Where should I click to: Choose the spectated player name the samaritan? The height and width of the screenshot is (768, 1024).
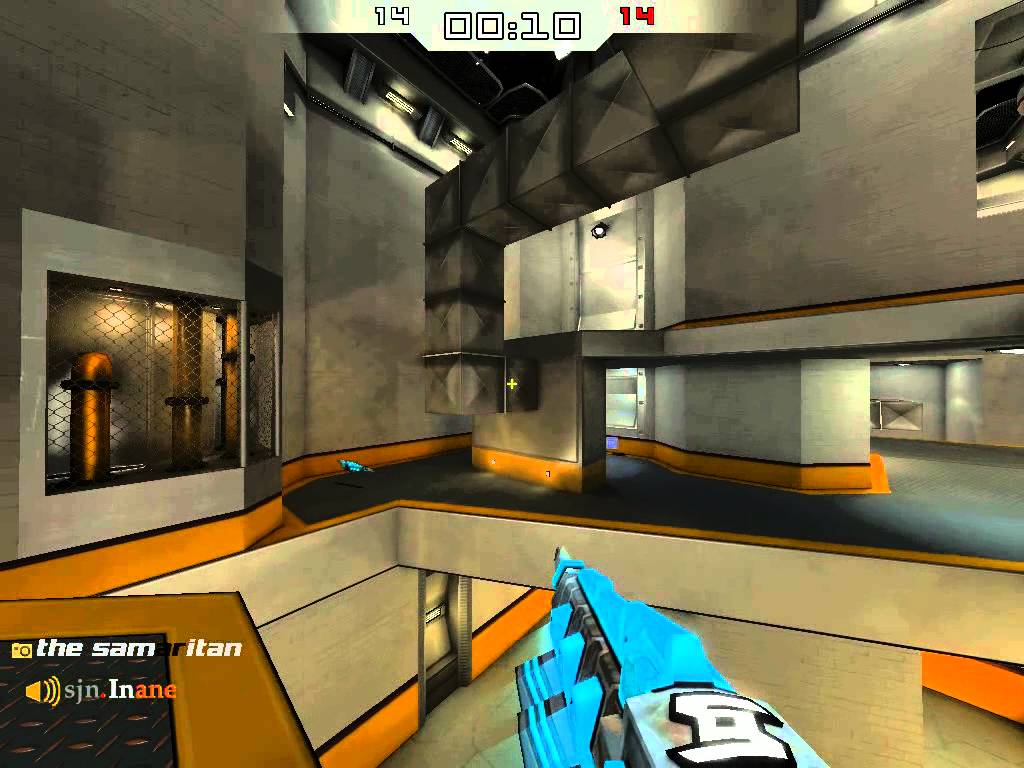139,649
